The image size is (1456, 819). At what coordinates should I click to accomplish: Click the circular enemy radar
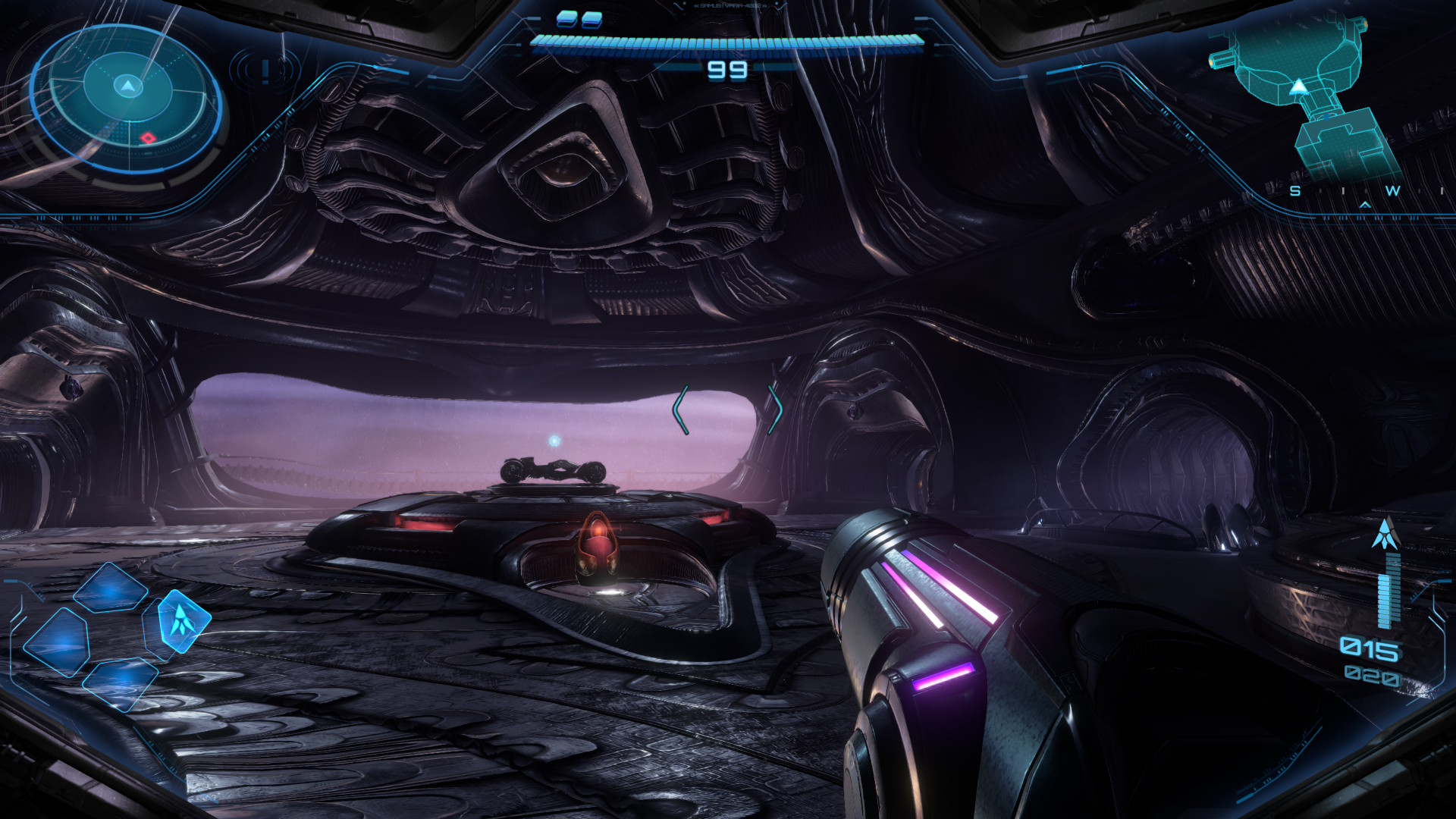click(x=127, y=99)
